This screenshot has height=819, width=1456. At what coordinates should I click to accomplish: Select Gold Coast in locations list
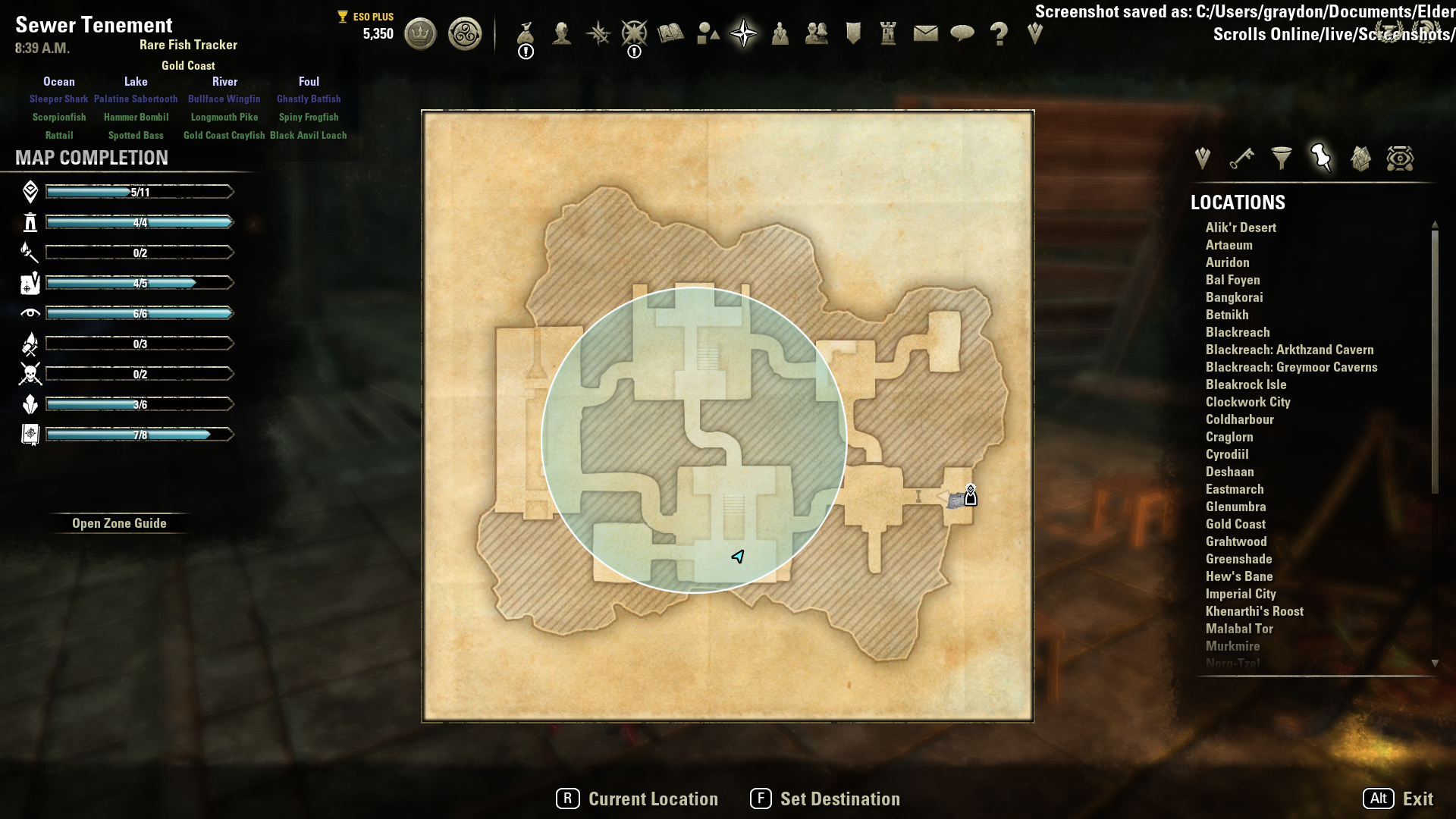[1235, 524]
